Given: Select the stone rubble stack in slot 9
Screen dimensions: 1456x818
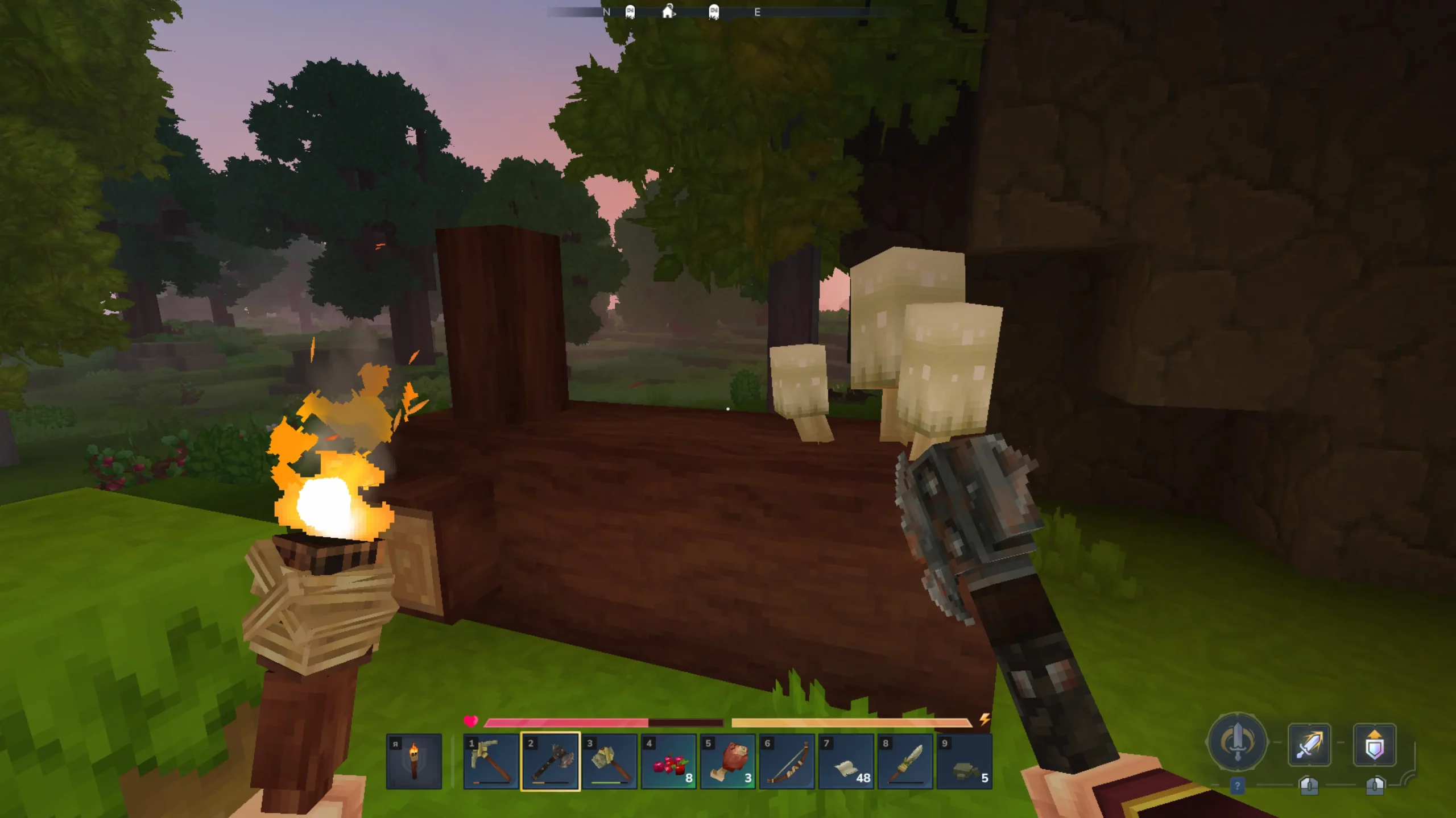Looking at the screenshot, I should [x=964, y=761].
